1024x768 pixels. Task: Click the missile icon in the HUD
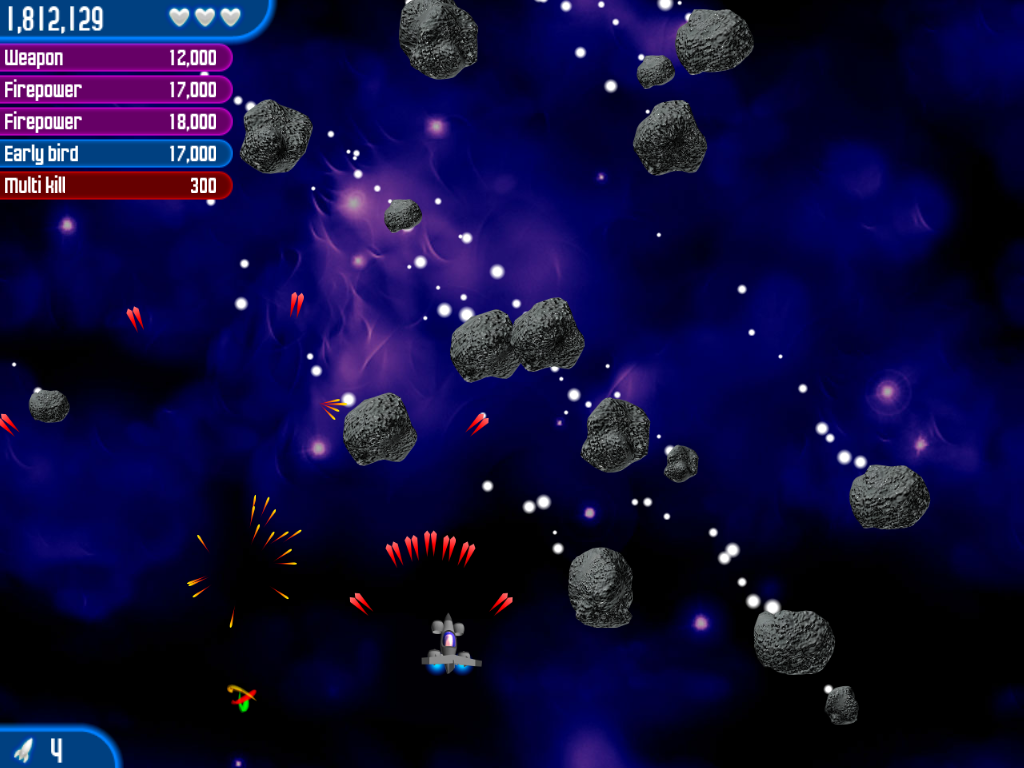23,750
